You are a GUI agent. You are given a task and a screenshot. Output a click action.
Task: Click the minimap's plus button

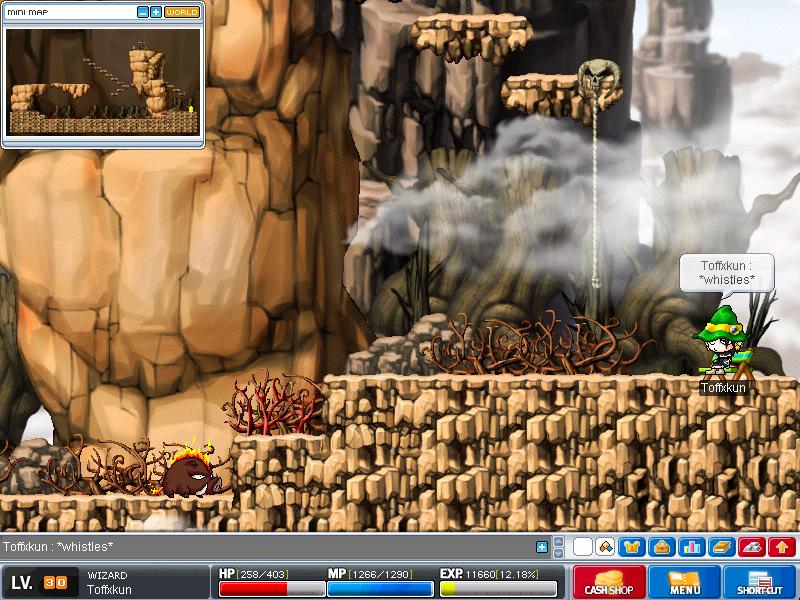point(156,12)
